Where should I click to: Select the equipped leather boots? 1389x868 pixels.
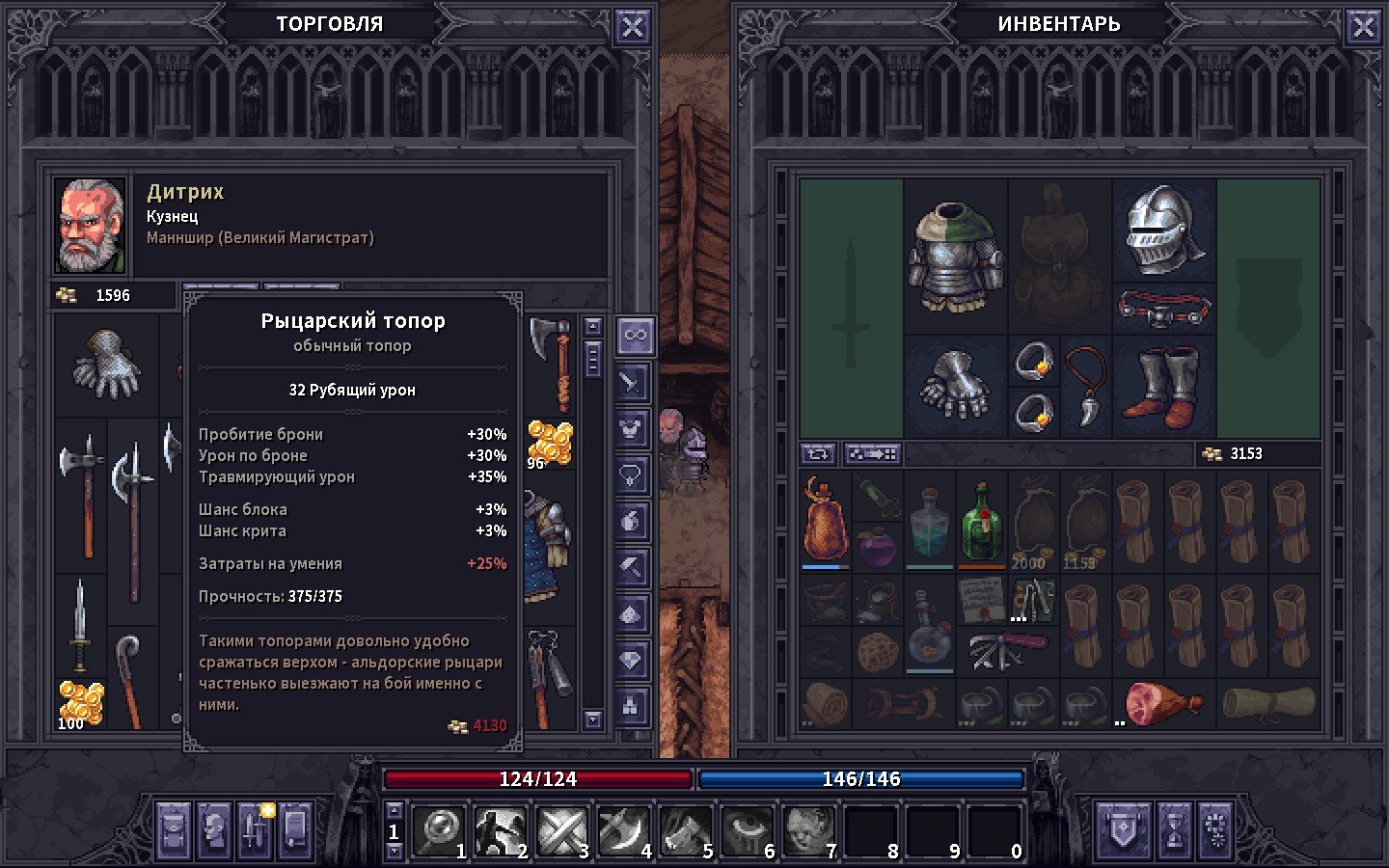[x=1164, y=386]
